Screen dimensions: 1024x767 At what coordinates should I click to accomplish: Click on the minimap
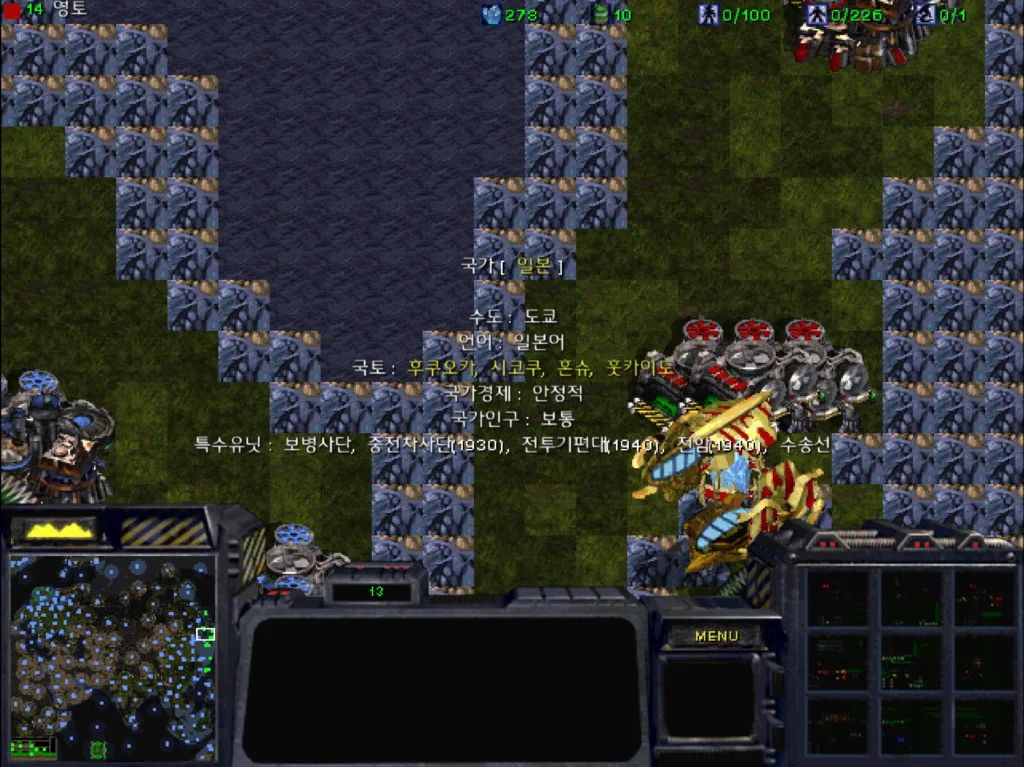[x=112, y=655]
